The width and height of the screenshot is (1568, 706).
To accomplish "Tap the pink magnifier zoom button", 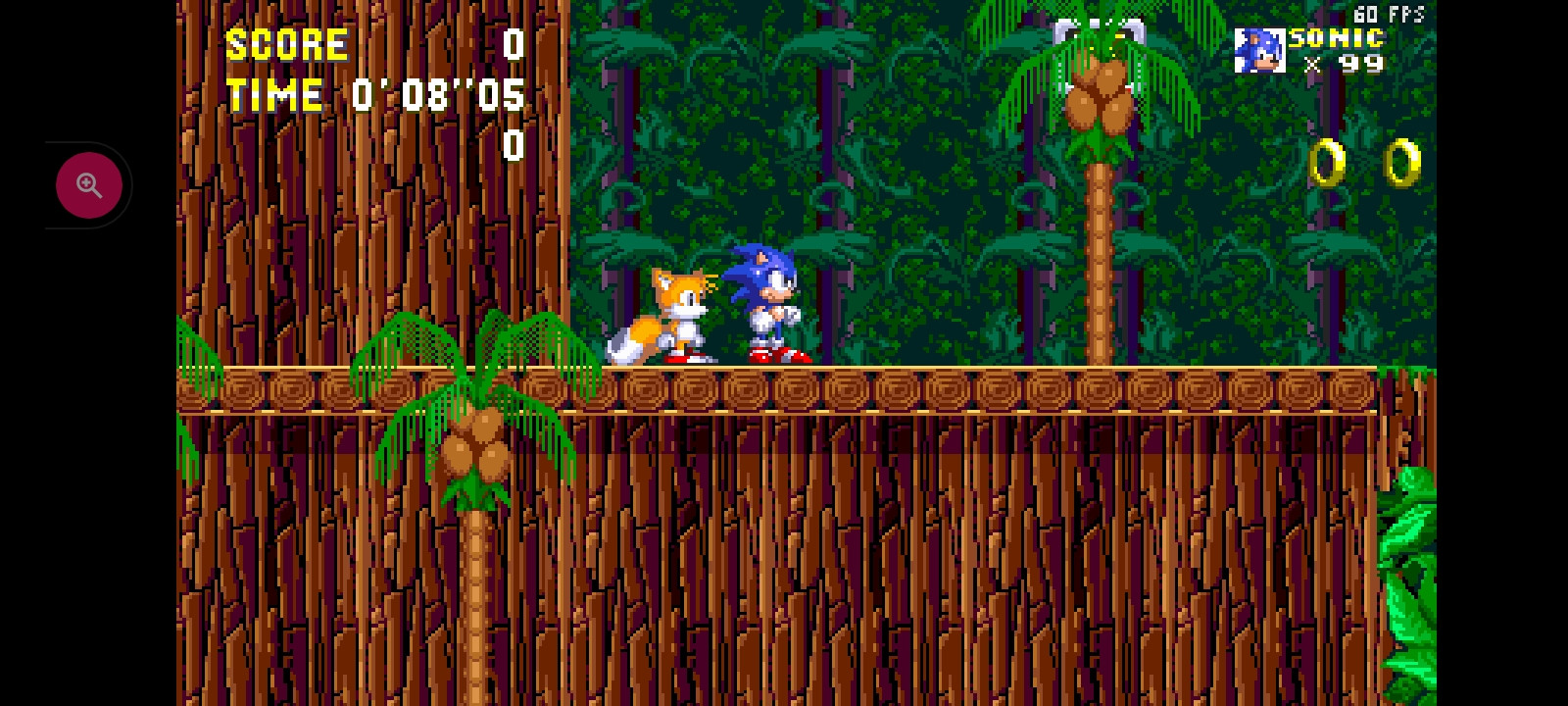I will pos(89,184).
